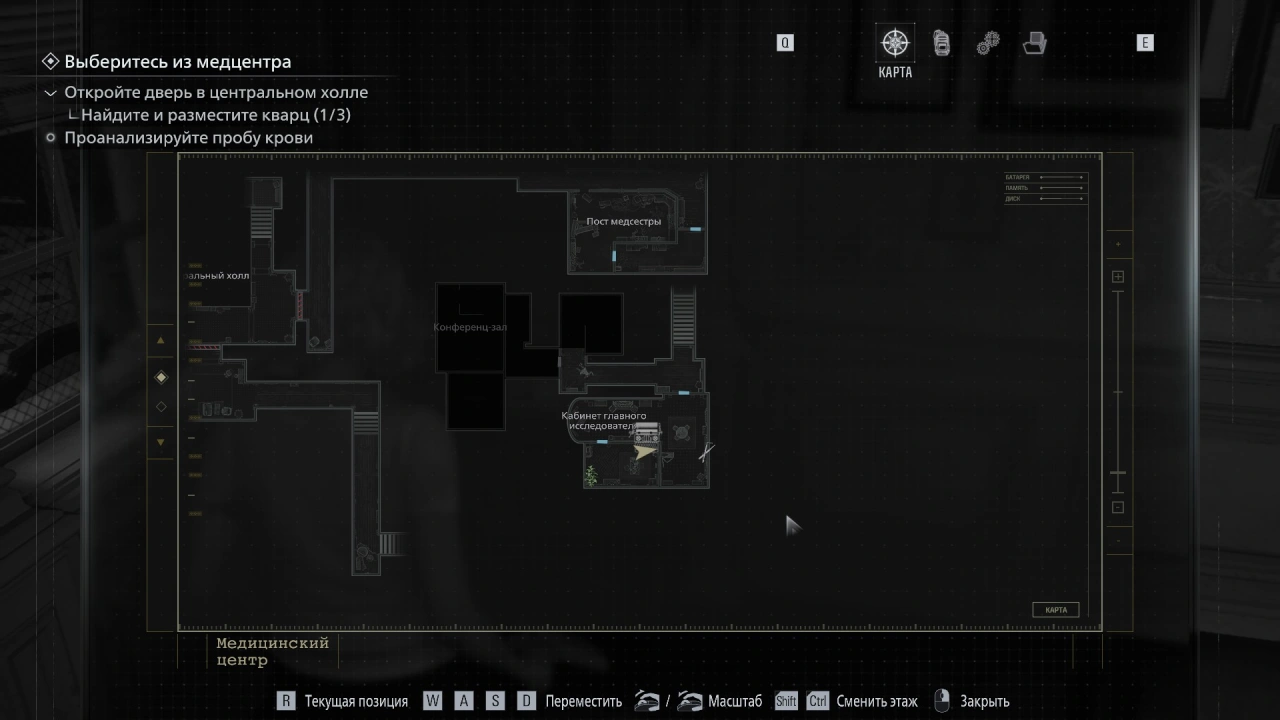
Task: Go up one floor with the up arrow
Action: [161, 341]
